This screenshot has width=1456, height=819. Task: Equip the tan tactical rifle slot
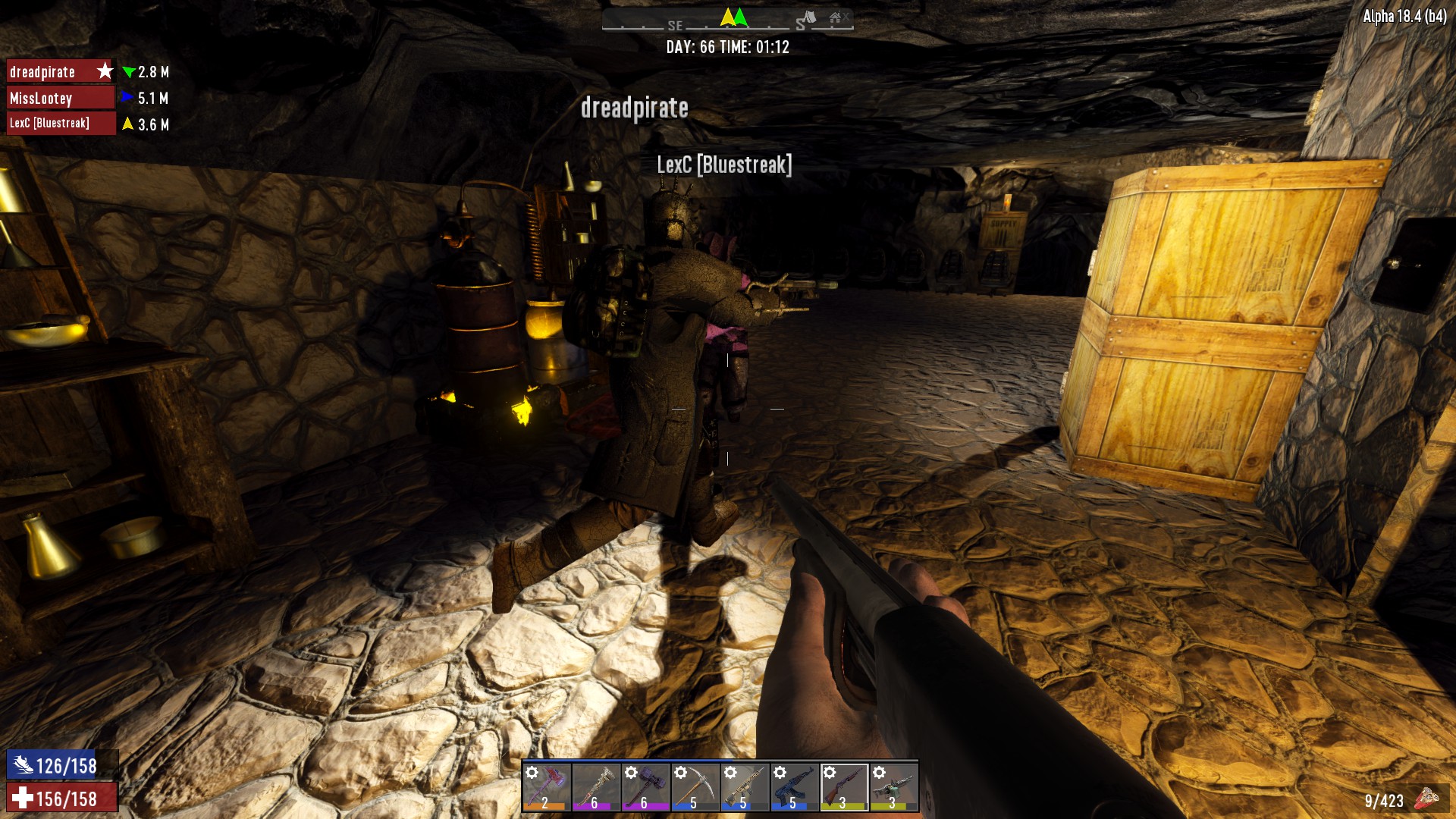tap(744, 786)
